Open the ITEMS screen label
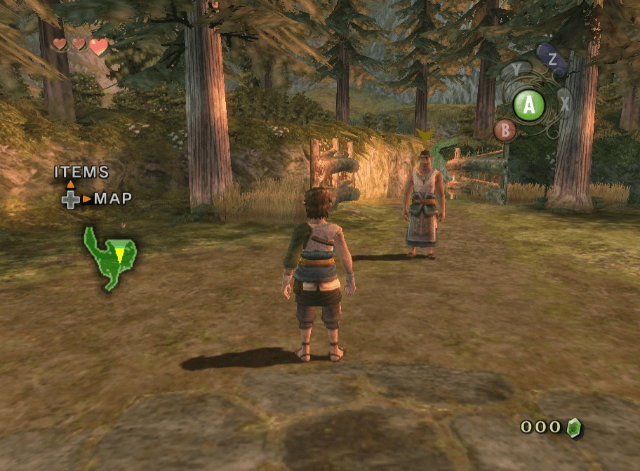 coord(82,173)
